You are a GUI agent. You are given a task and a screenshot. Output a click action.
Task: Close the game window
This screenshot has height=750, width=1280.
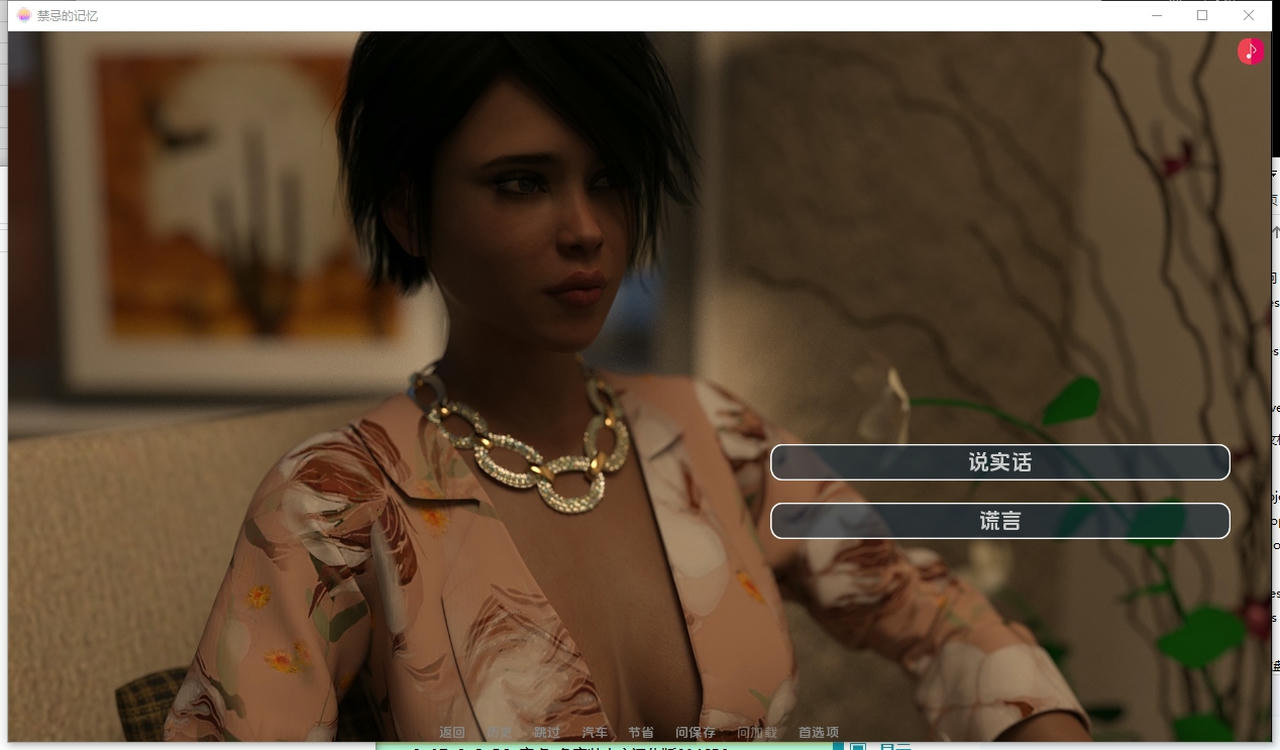click(1248, 15)
